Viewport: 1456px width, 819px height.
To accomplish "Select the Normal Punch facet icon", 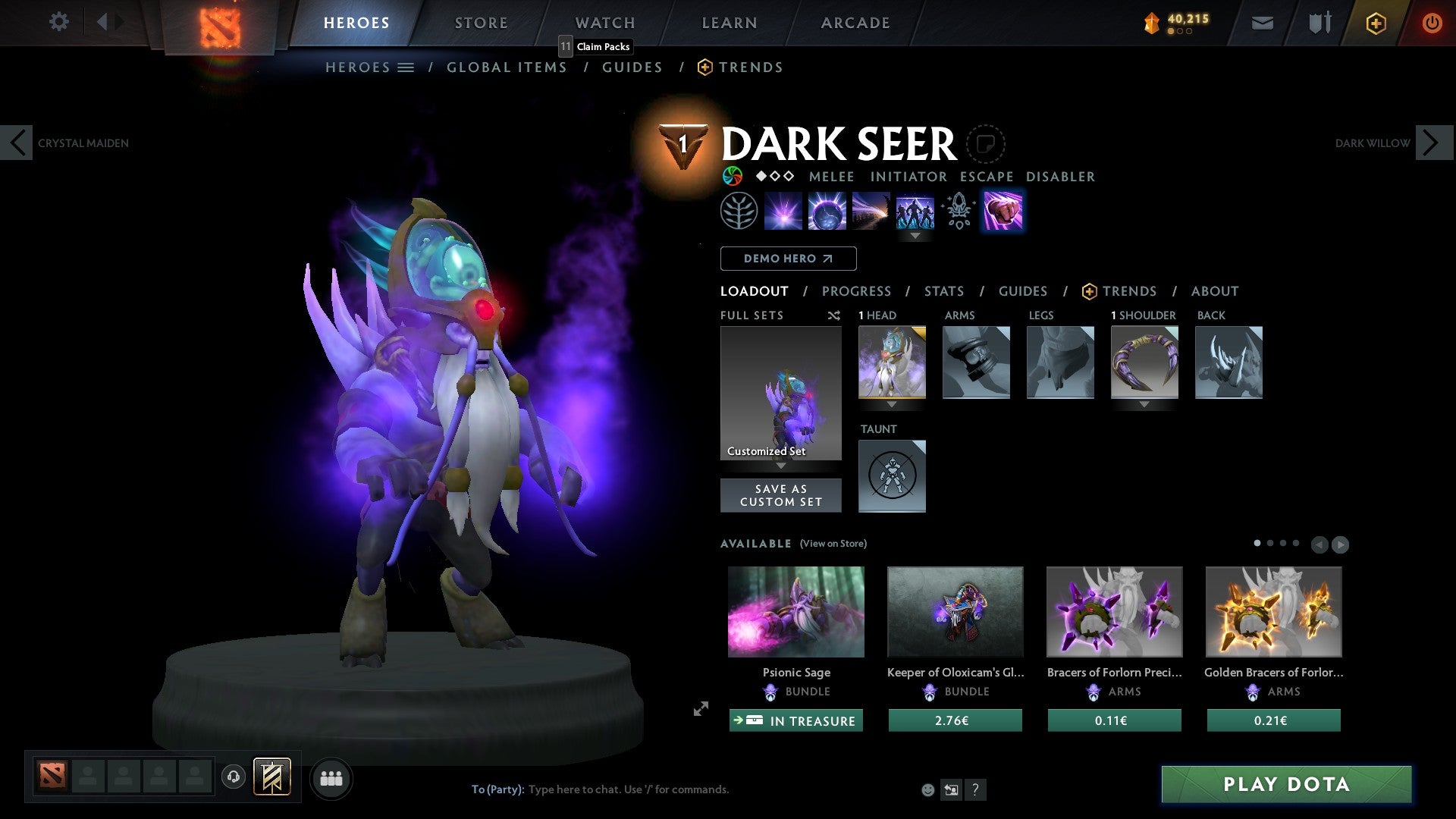I will pyautogui.click(x=1003, y=211).
